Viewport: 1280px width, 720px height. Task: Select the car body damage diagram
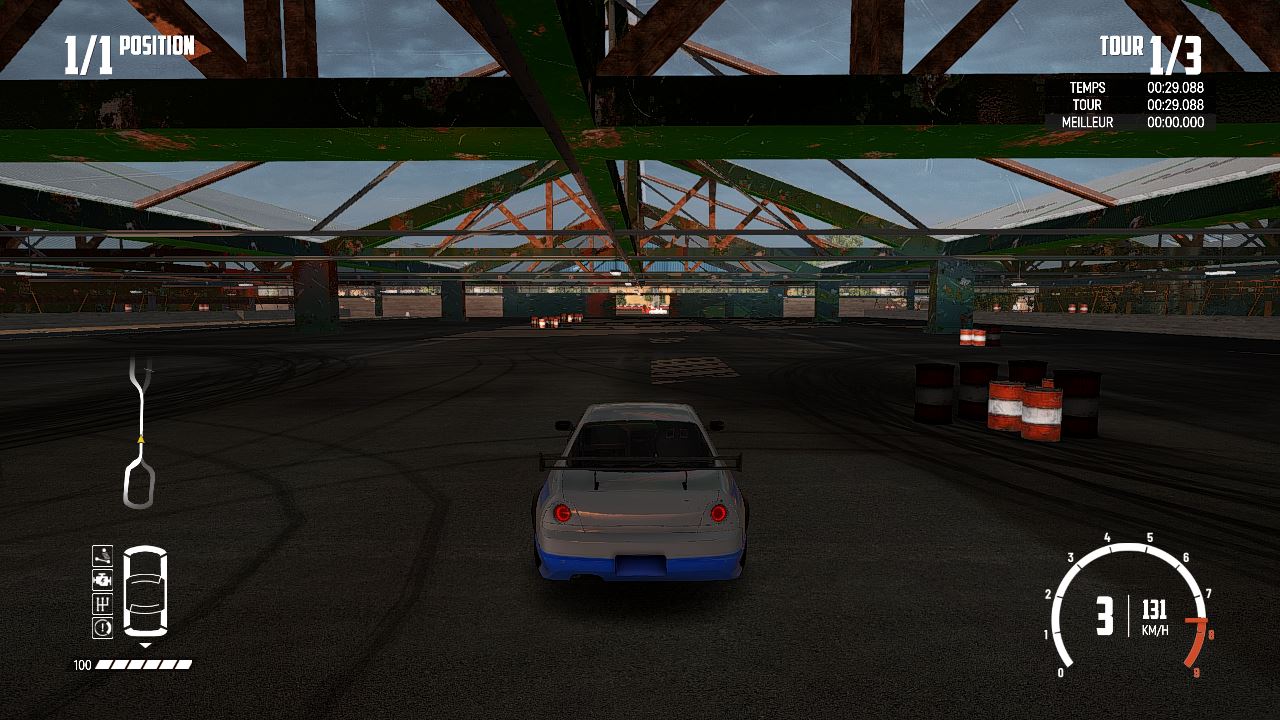(145, 592)
